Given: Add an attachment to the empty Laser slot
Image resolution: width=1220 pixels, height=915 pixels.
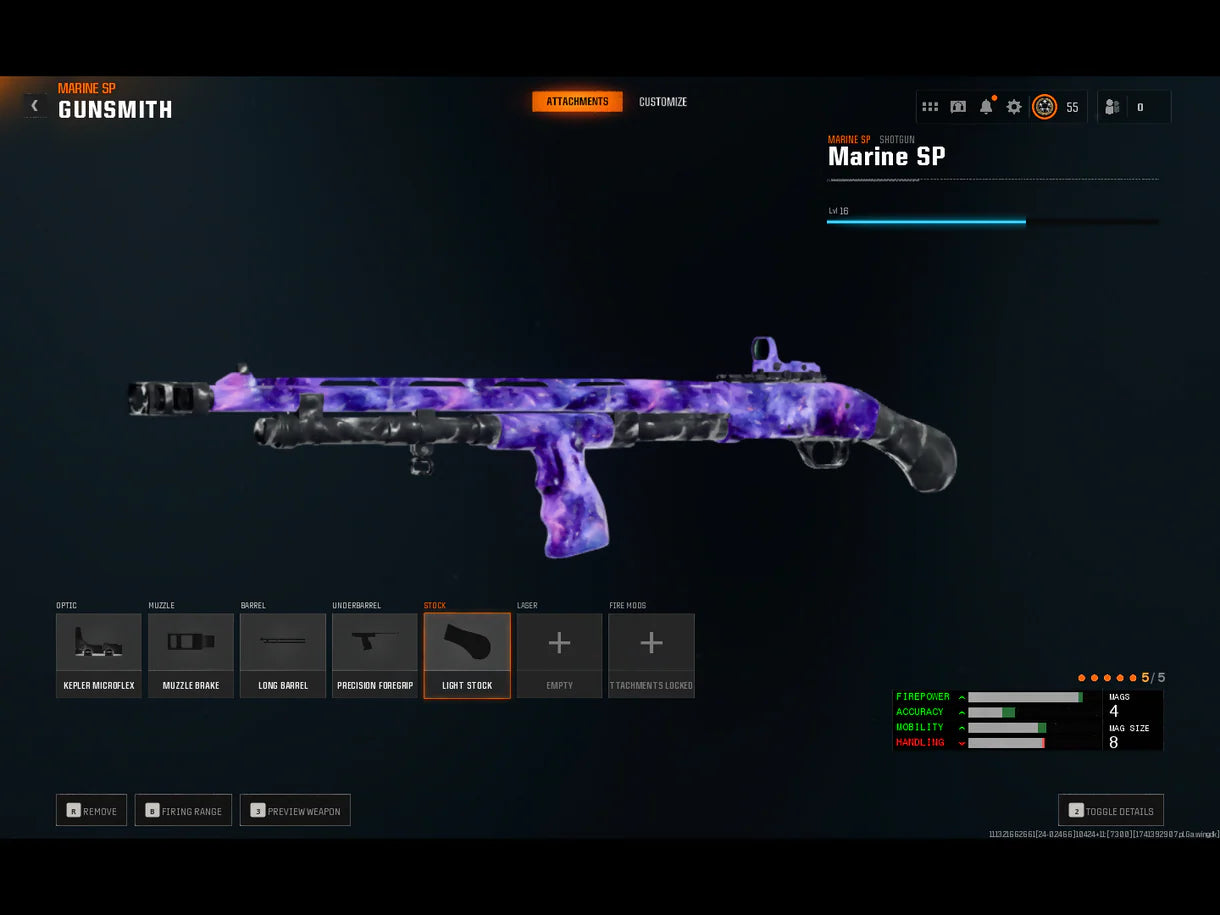Looking at the screenshot, I should point(559,655).
